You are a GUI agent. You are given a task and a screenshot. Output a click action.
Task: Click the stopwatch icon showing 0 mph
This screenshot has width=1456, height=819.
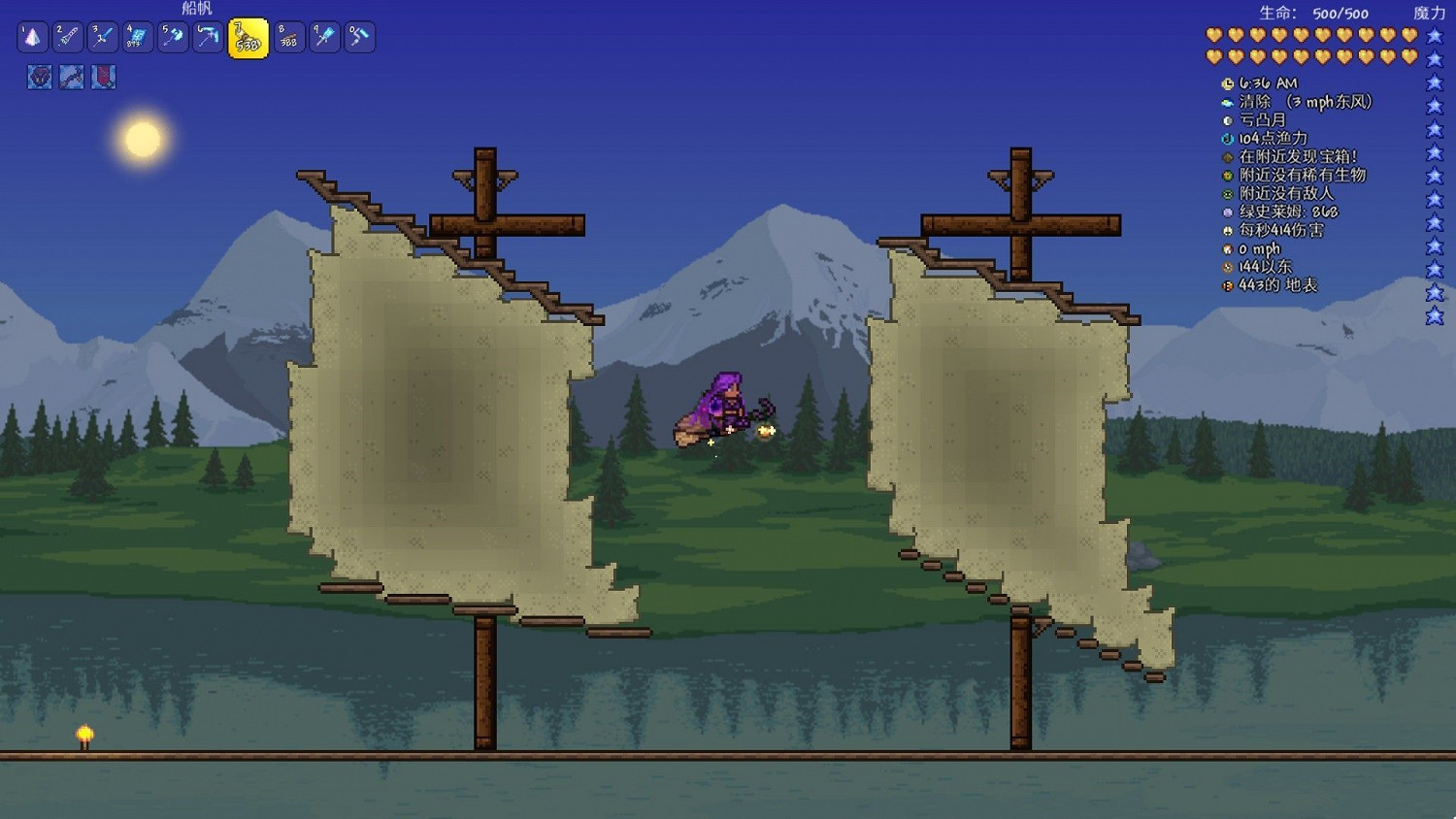[1228, 248]
